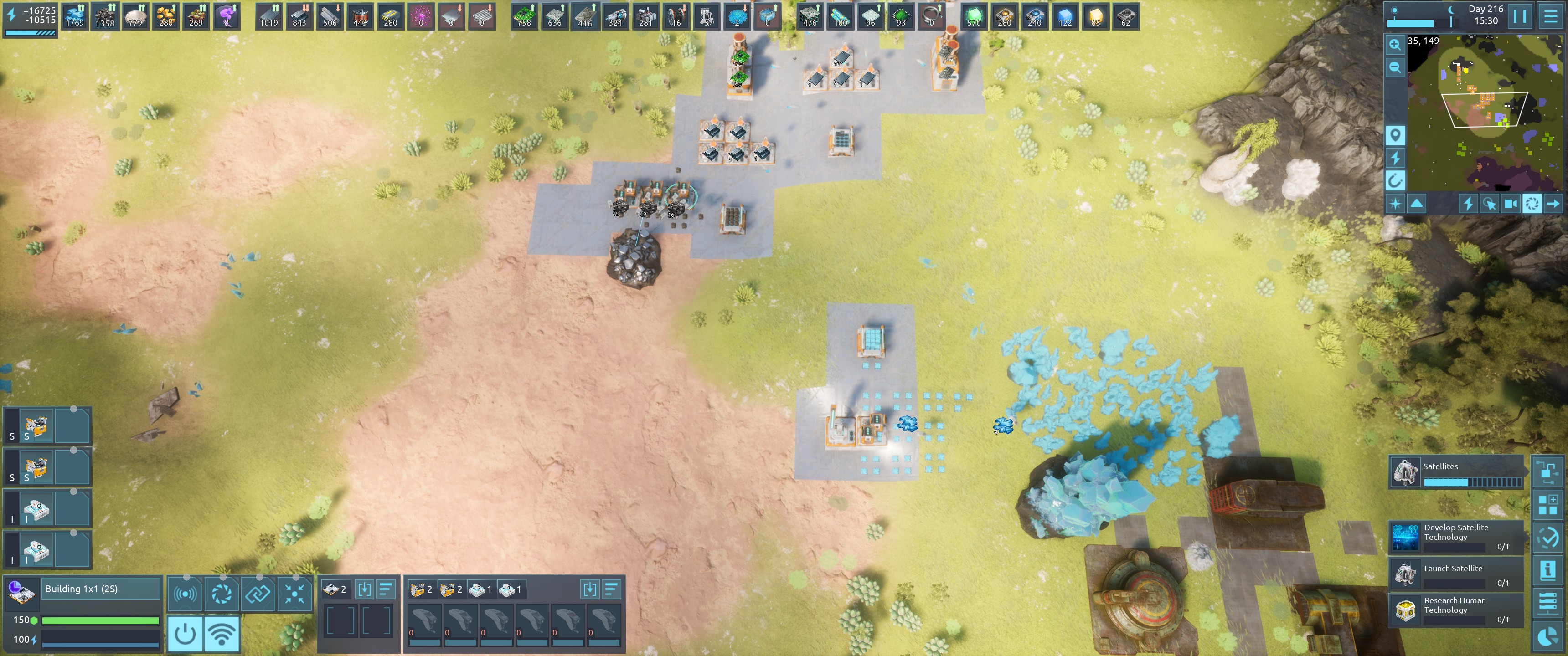This screenshot has width=1568, height=656.
Task: Select the Building 1x1 (2S) portrait
Action: click(x=22, y=592)
